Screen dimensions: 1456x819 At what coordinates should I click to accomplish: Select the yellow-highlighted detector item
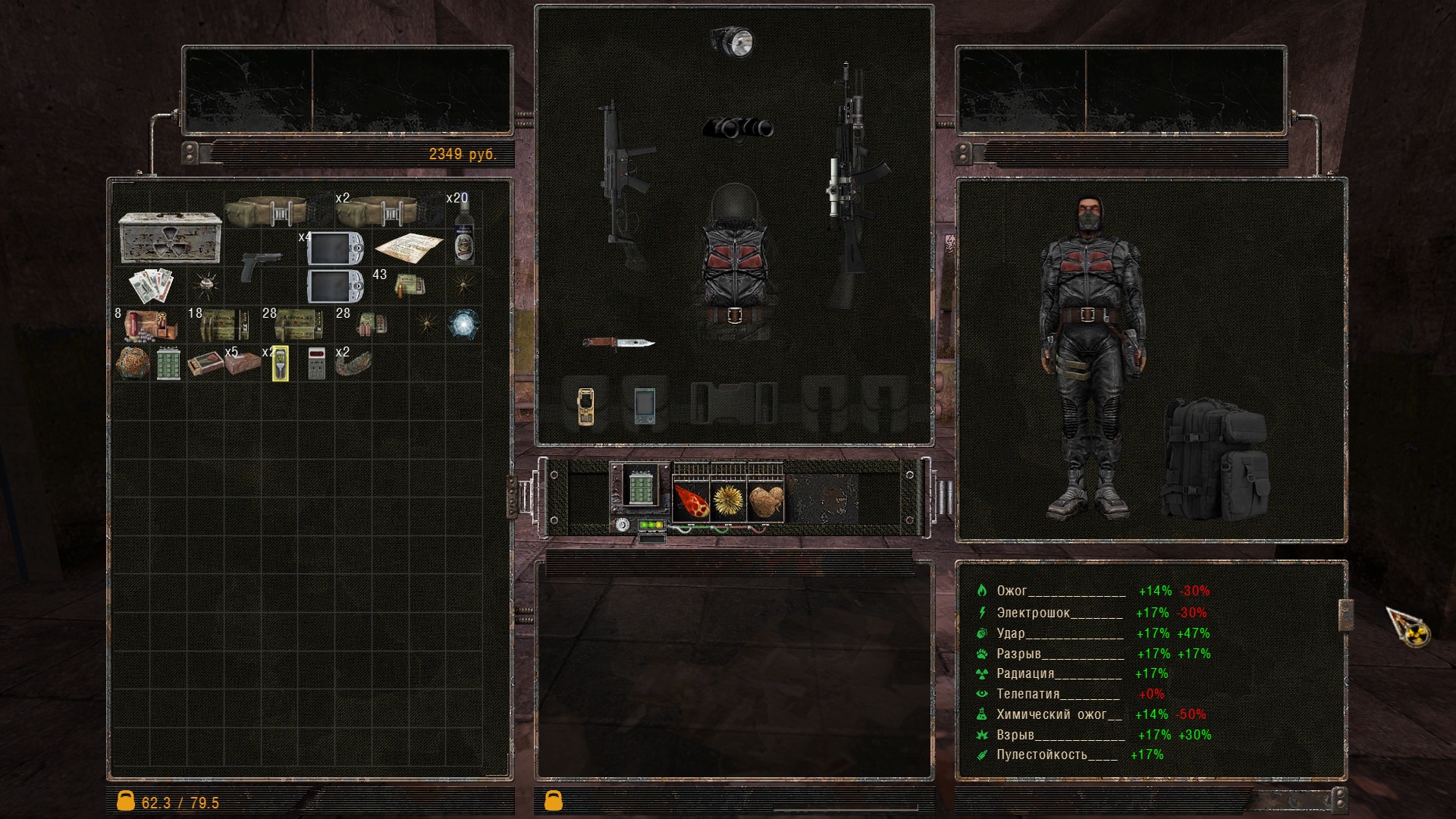pyautogui.click(x=280, y=363)
